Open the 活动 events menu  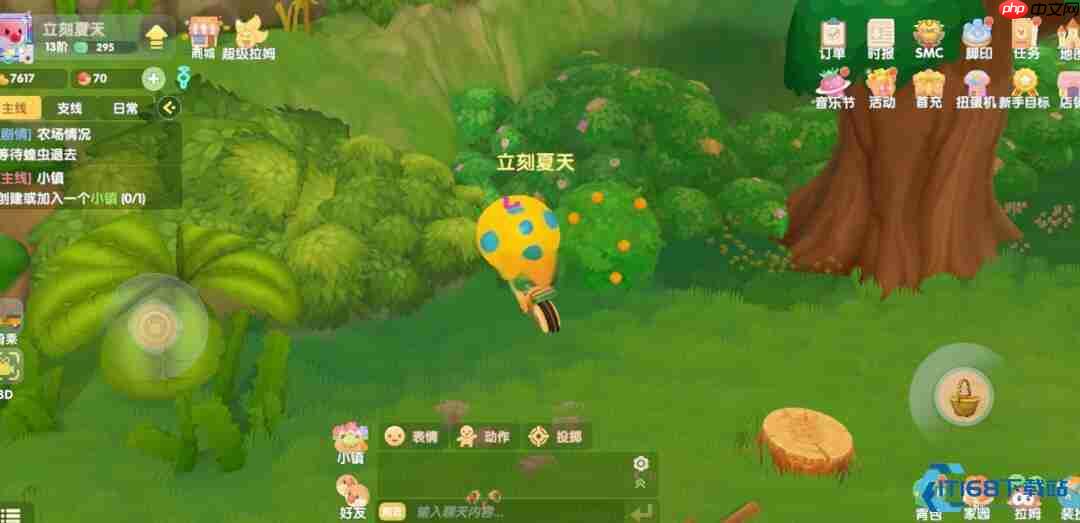[x=881, y=87]
